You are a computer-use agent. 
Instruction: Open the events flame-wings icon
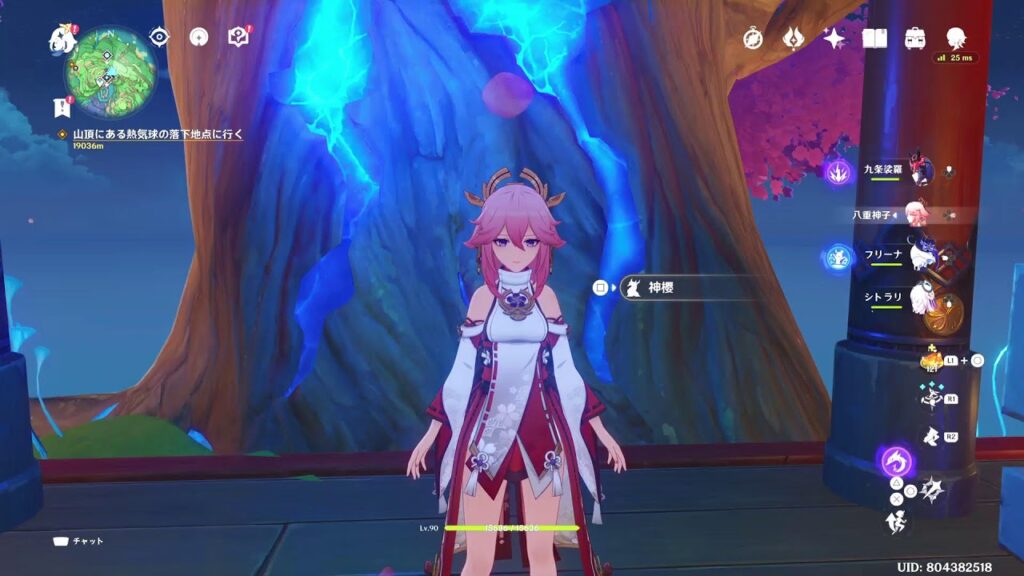tap(793, 38)
